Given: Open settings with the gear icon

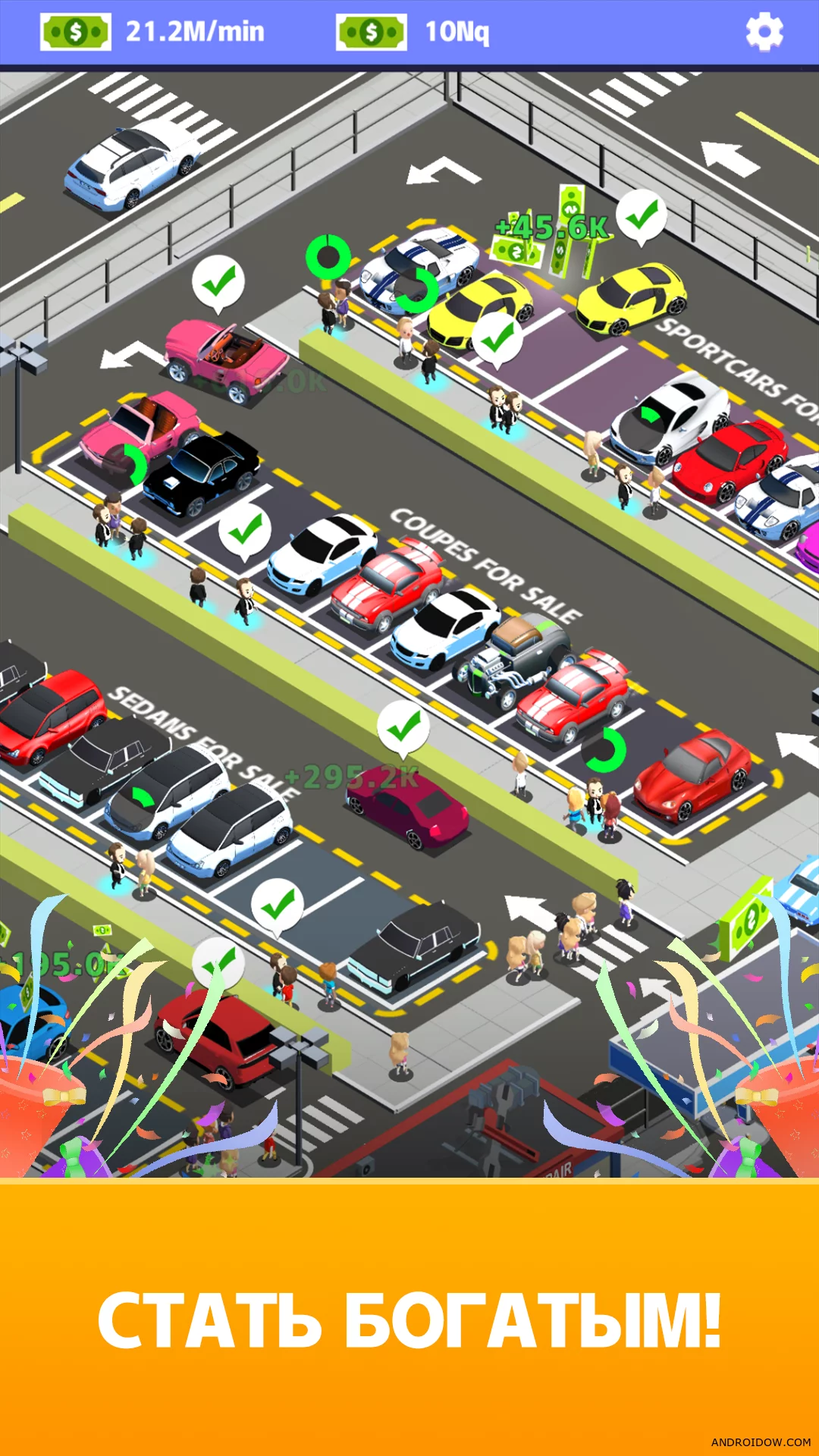Looking at the screenshot, I should click(764, 32).
